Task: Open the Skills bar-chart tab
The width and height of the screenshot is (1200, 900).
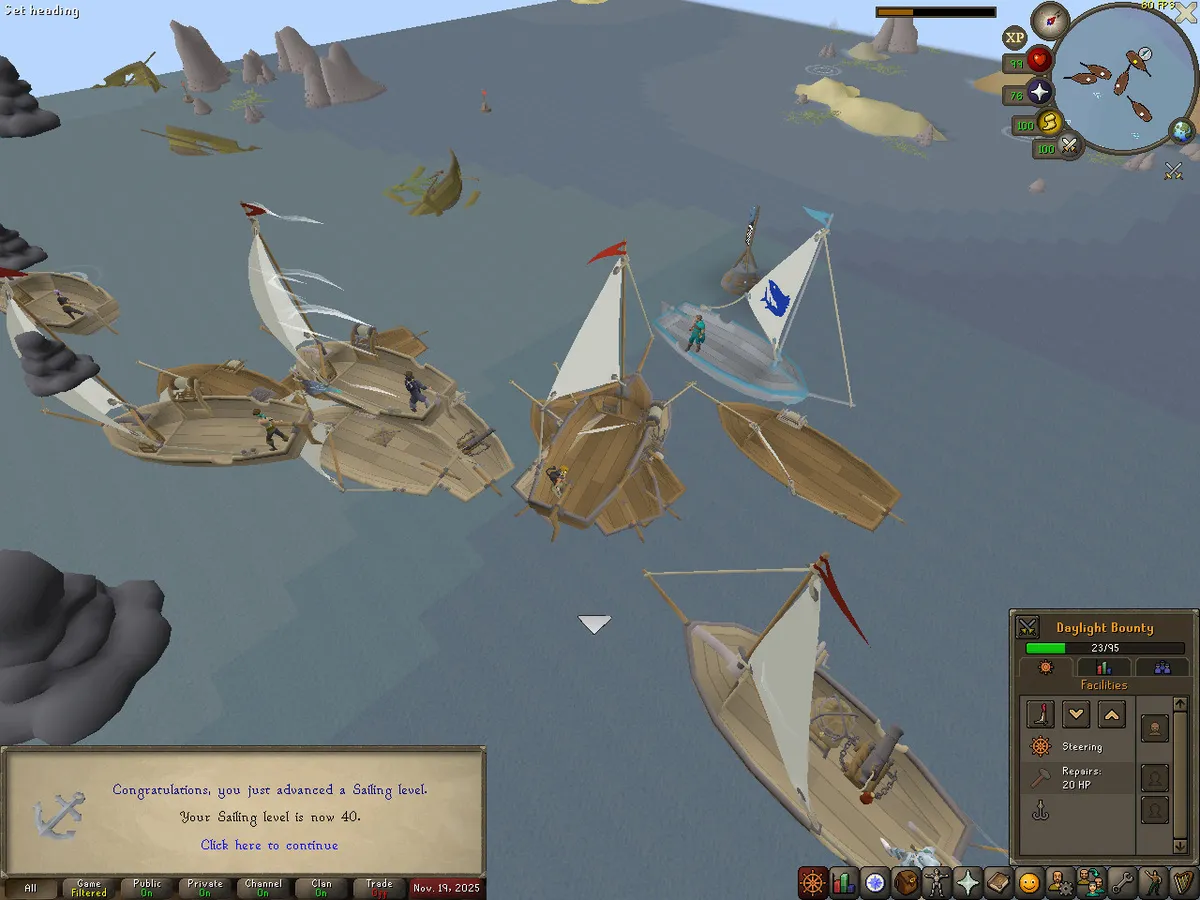Action: [843, 883]
